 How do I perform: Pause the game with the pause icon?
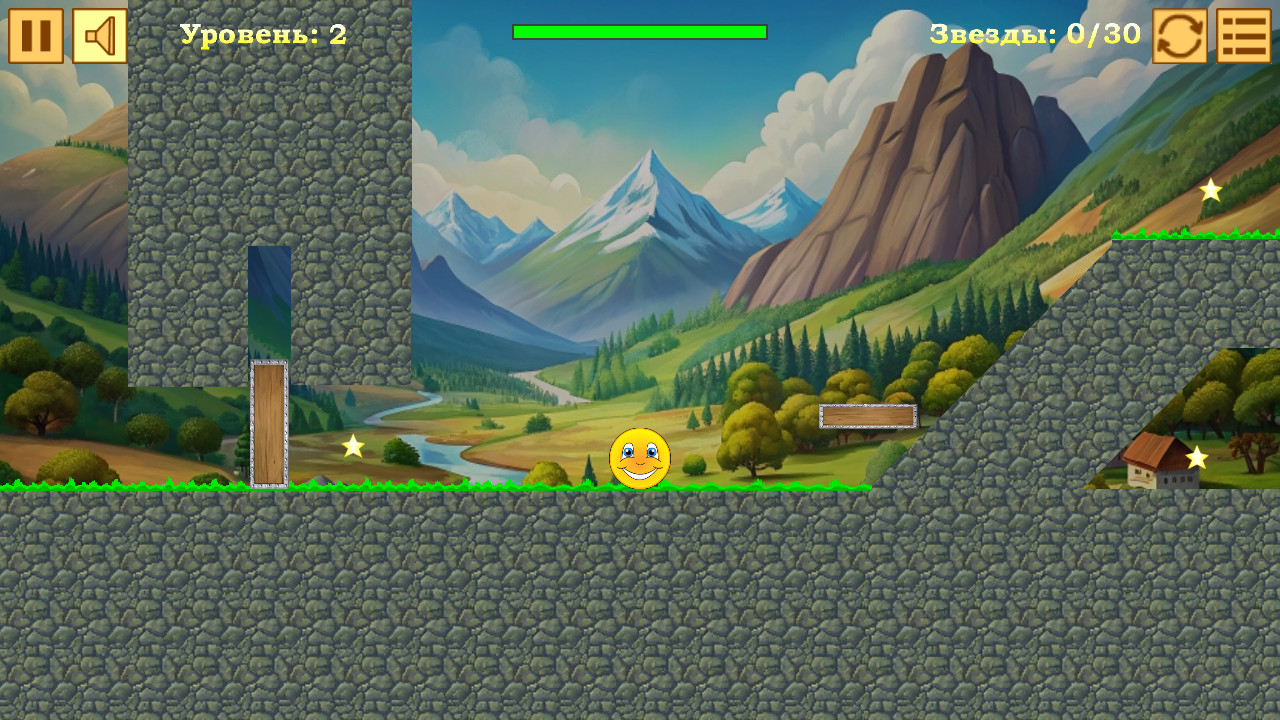point(37,37)
